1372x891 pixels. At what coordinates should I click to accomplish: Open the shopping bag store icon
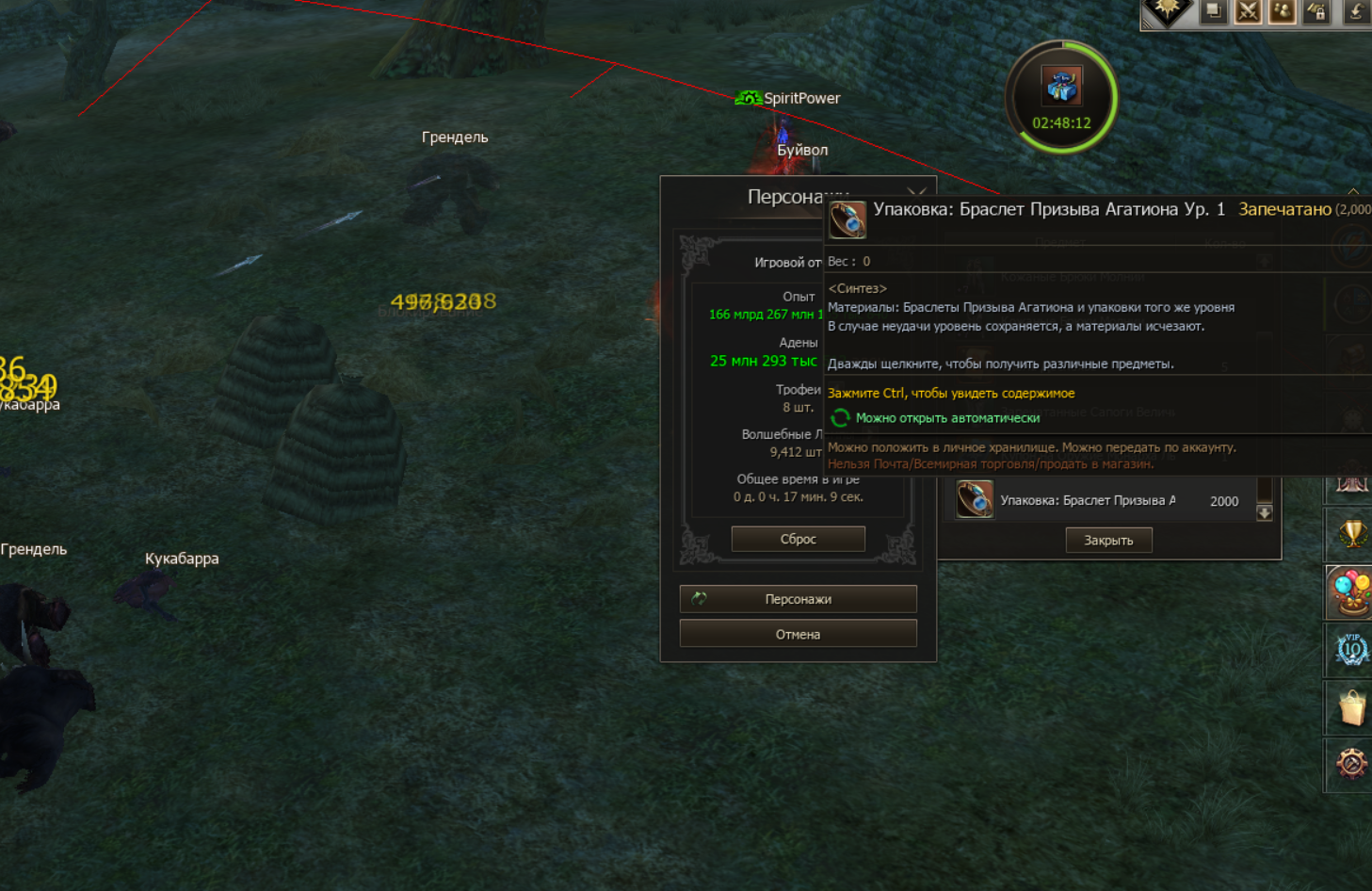[x=1351, y=707]
